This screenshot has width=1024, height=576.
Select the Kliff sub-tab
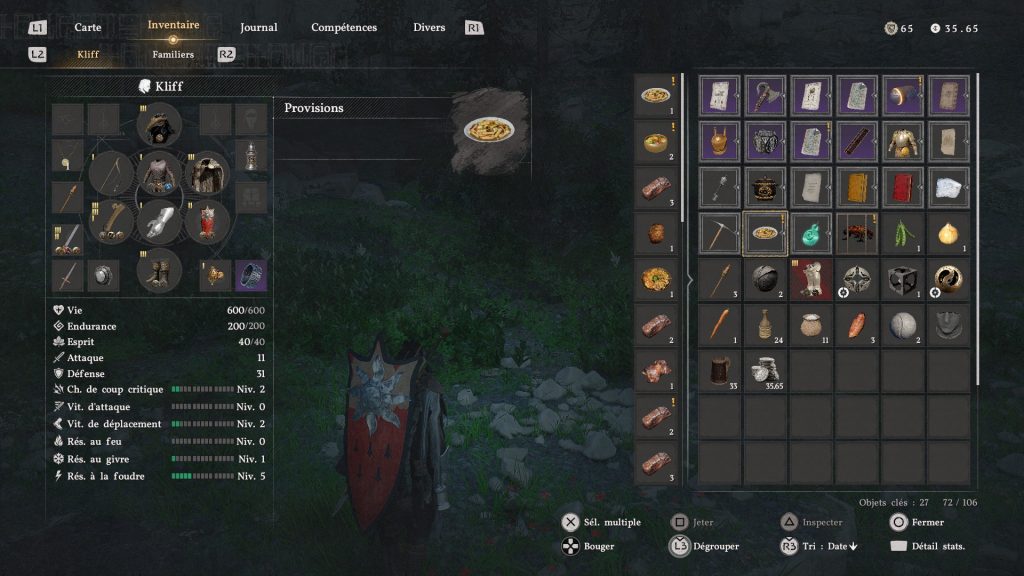point(88,54)
